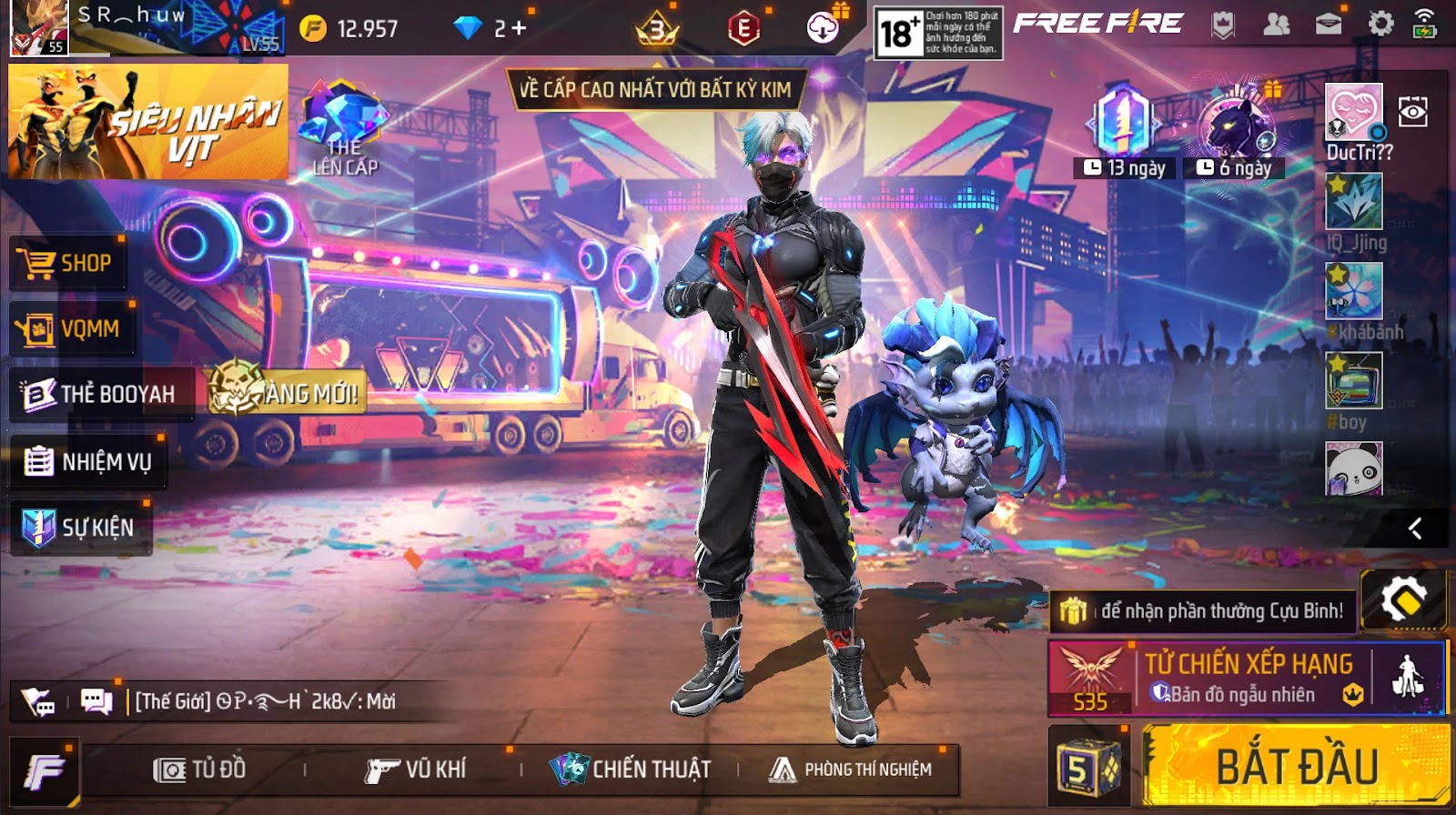1456x815 pixels.
Task: Open the cloud download resources icon
Action: [x=824, y=27]
